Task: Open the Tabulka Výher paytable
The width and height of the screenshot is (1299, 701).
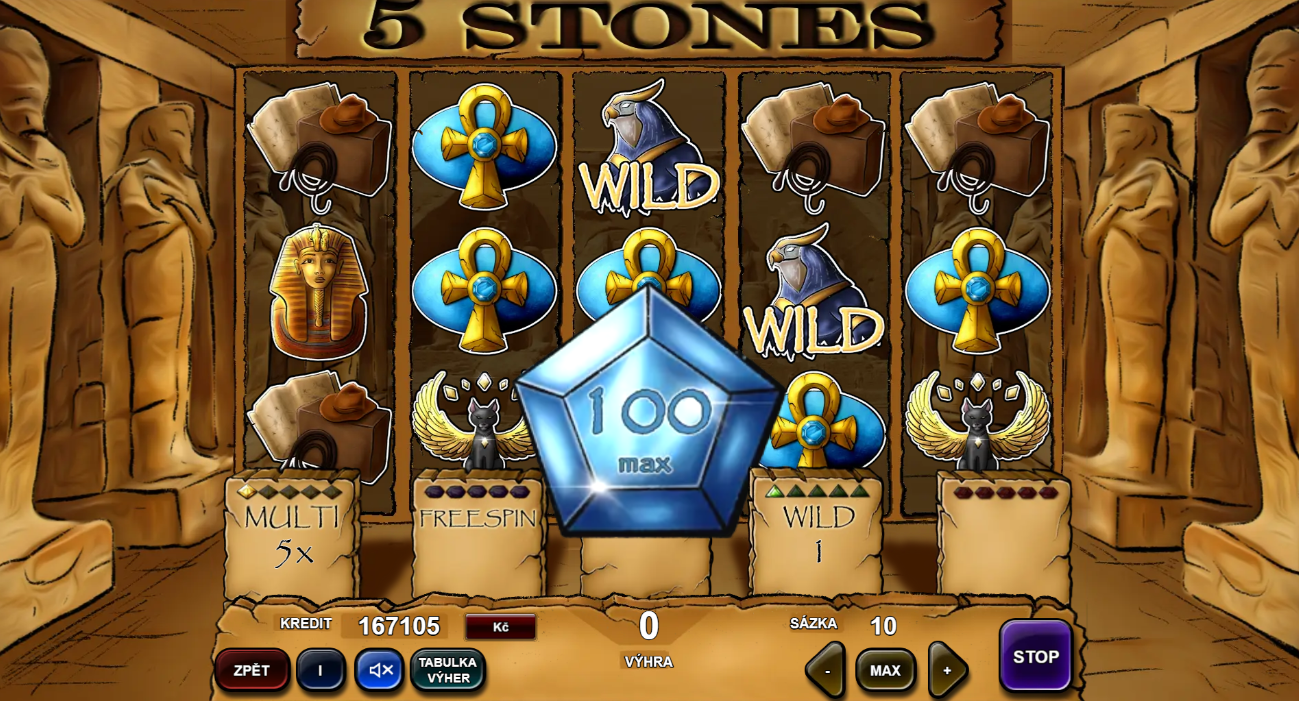Action: (x=447, y=670)
